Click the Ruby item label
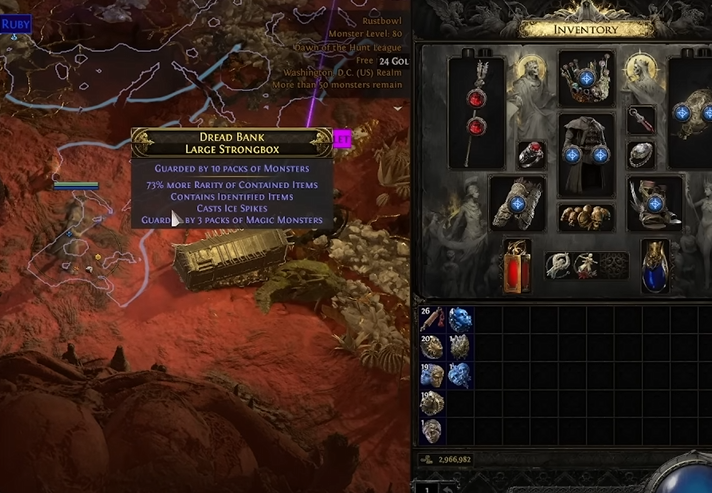This screenshot has width=712, height=493. (x=16, y=24)
